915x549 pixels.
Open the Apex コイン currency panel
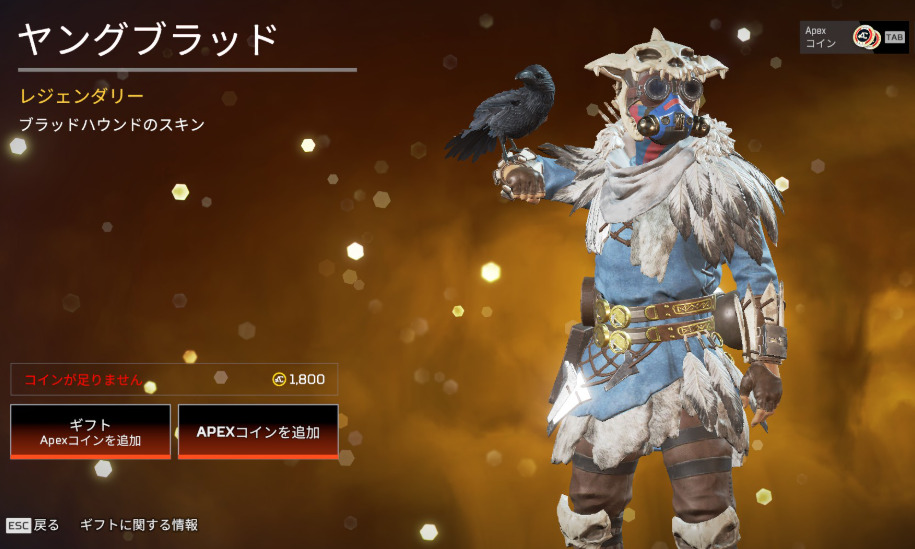pyautogui.click(x=853, y=37)
